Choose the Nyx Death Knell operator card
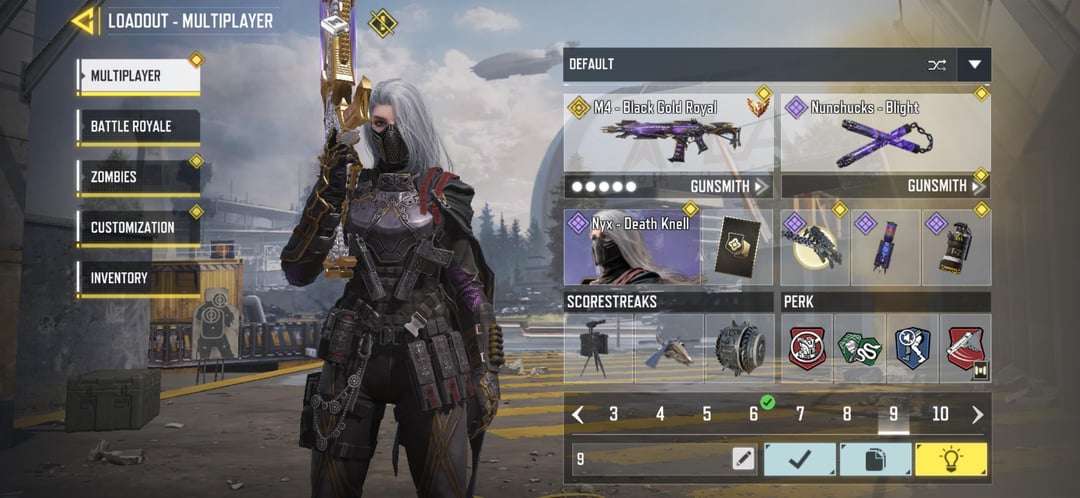 pos(632,248)
